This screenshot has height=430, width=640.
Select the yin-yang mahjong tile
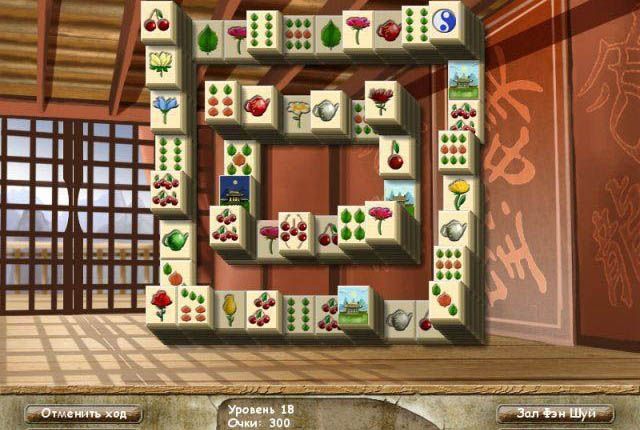[x=446, y=19]
